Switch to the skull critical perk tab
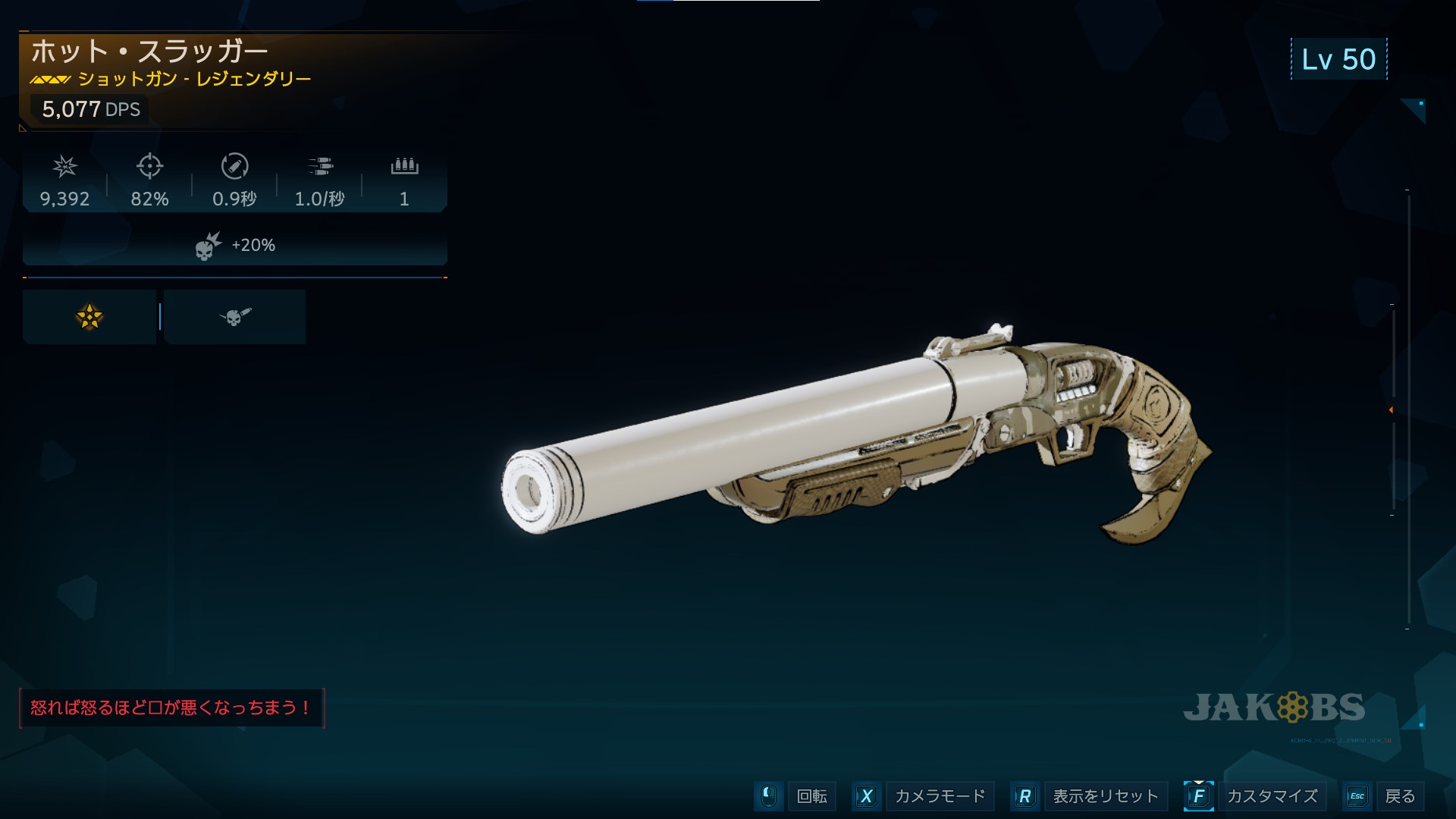1456x819 pixels. click(x=234, y=317)
